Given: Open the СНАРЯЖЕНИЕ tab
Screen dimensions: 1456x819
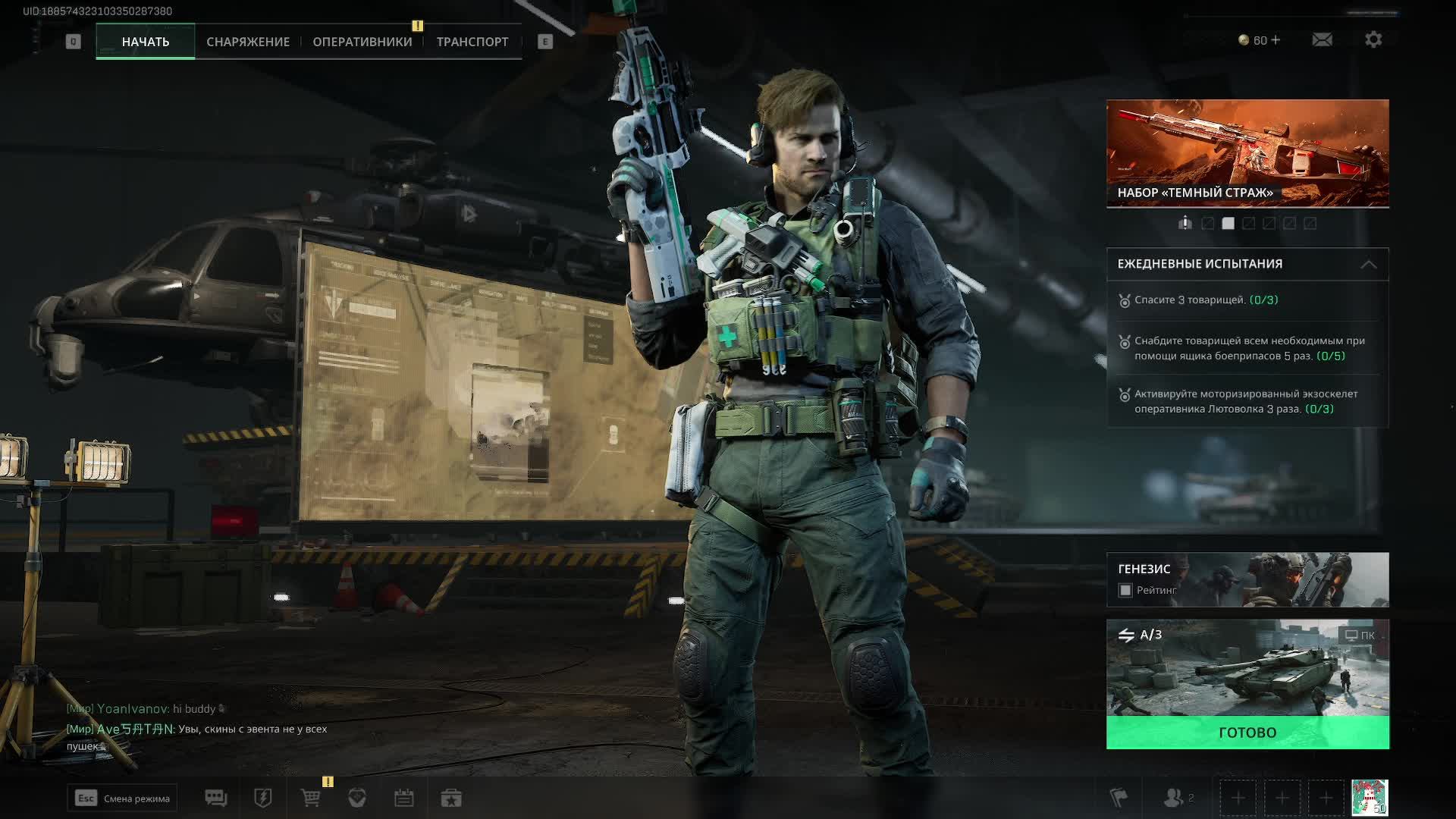Looking at the screenshot, I should [x=248, y=42].
